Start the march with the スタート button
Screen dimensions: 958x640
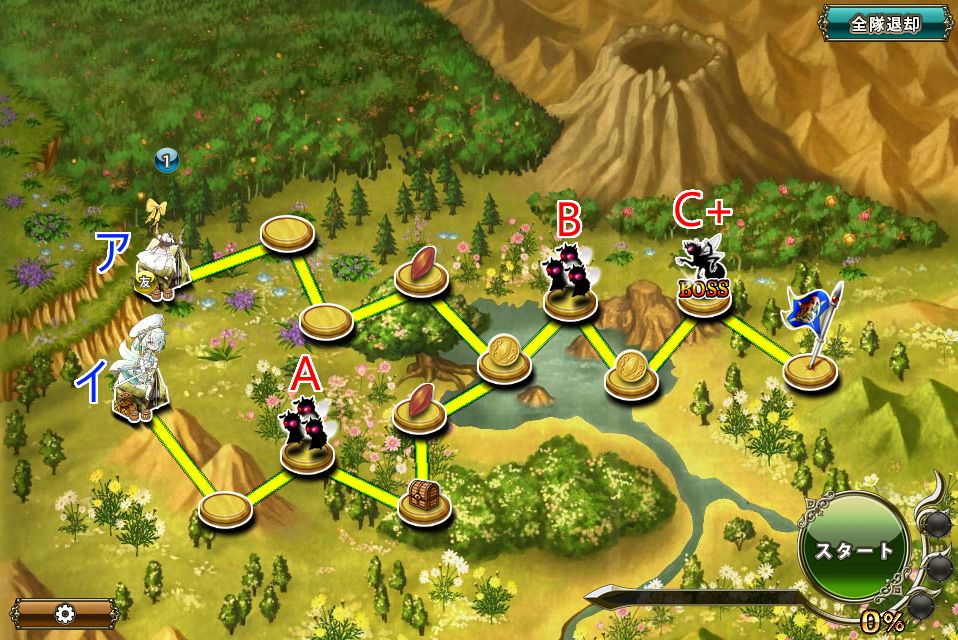coord(853,550)
